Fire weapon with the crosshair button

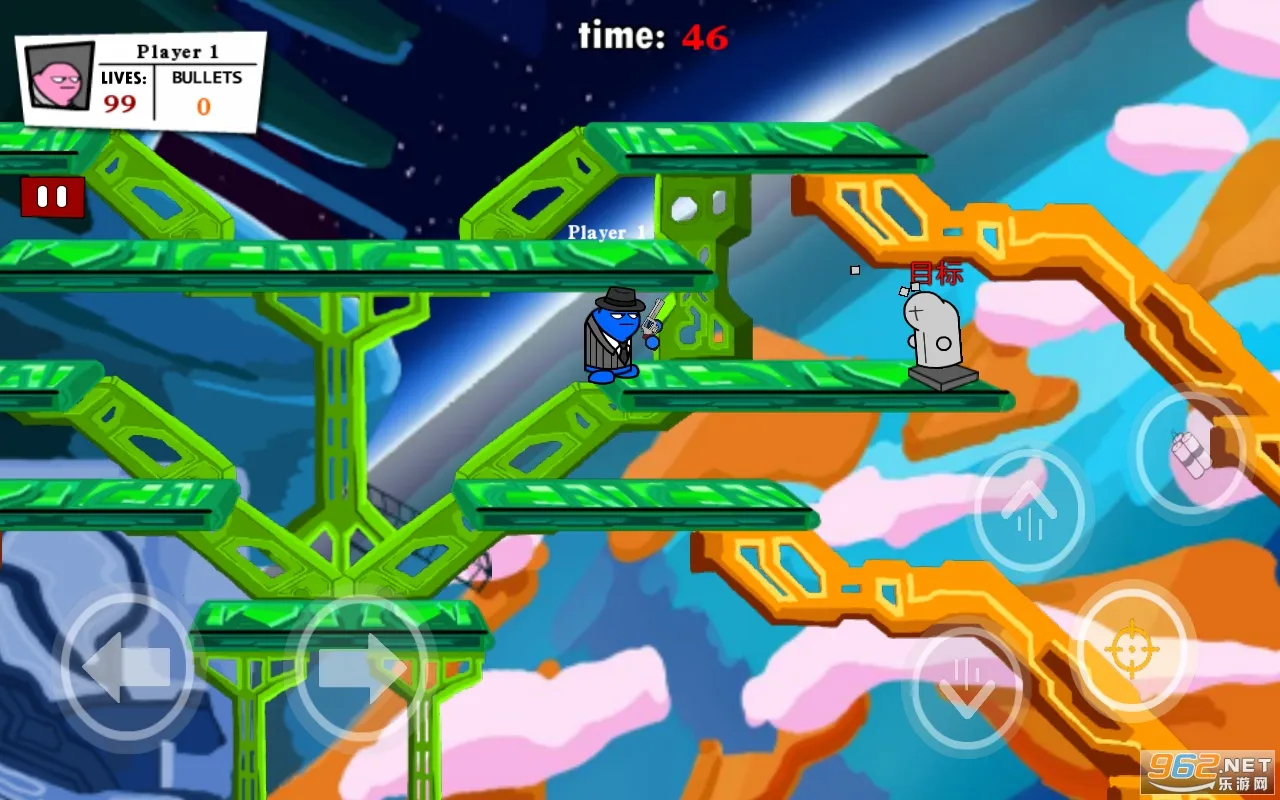[x=1131, y=649]
